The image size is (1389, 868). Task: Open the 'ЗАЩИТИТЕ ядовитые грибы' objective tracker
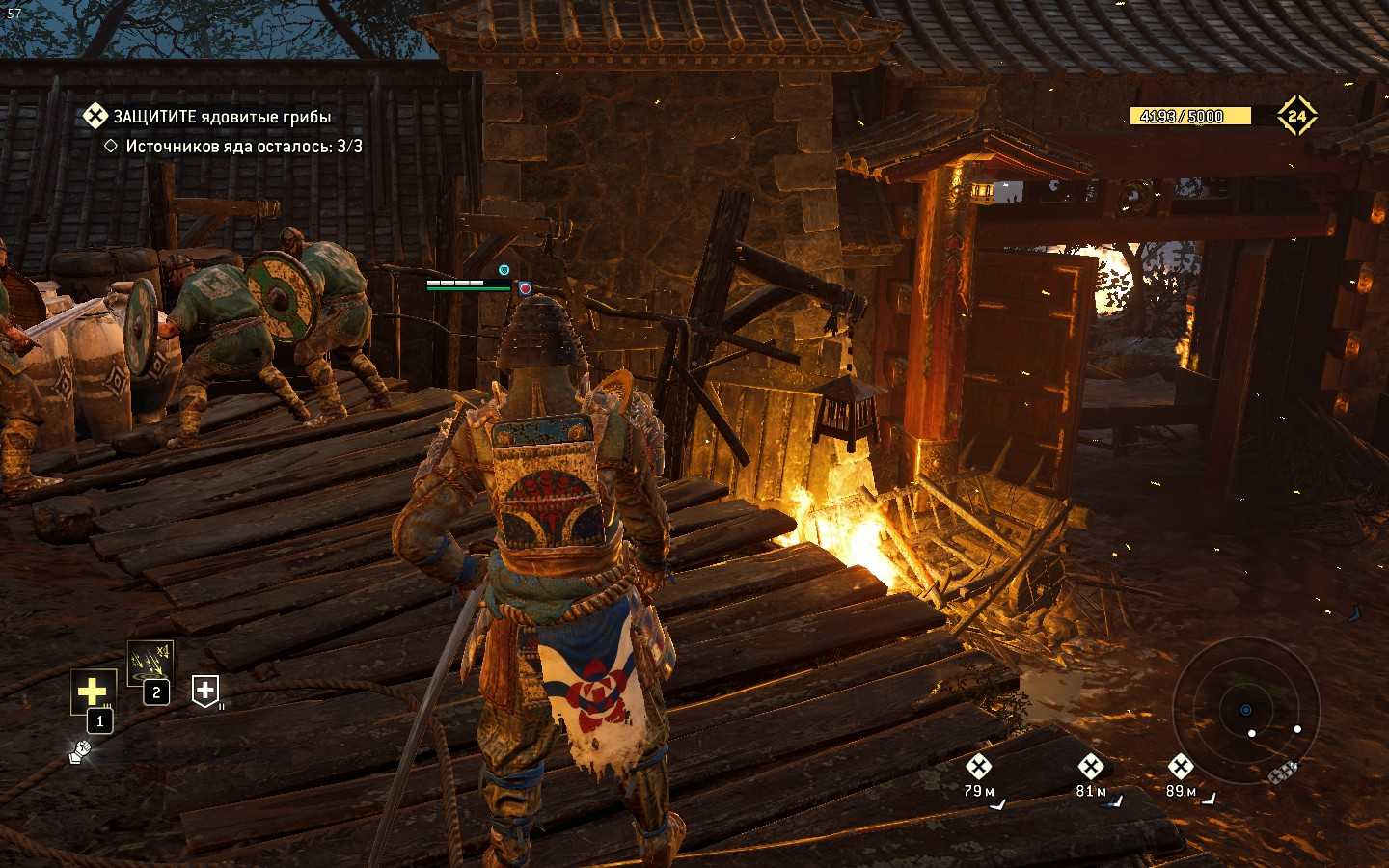tap(221, 117)
